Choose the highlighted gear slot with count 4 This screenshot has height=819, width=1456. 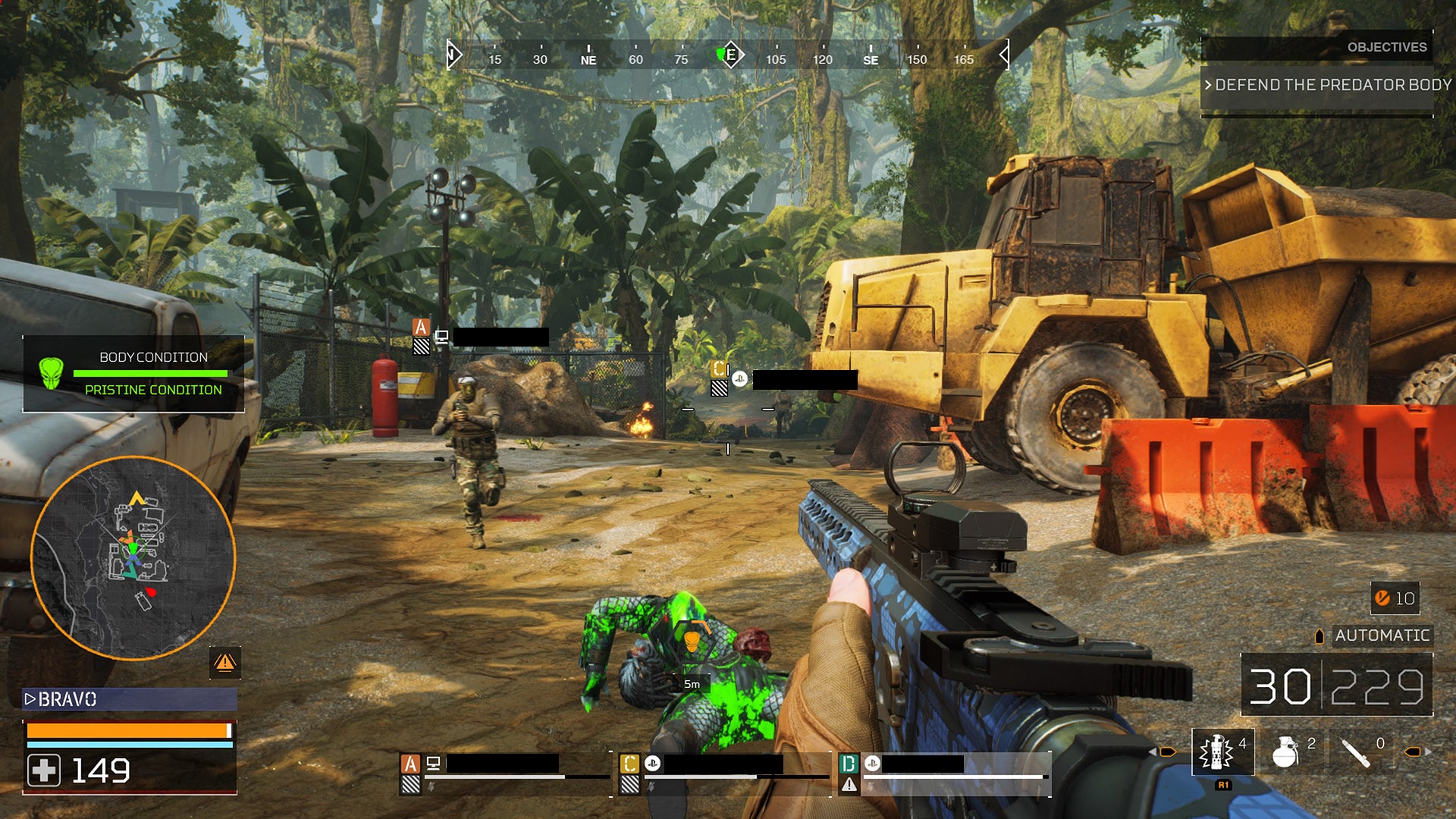[1222, 752]
